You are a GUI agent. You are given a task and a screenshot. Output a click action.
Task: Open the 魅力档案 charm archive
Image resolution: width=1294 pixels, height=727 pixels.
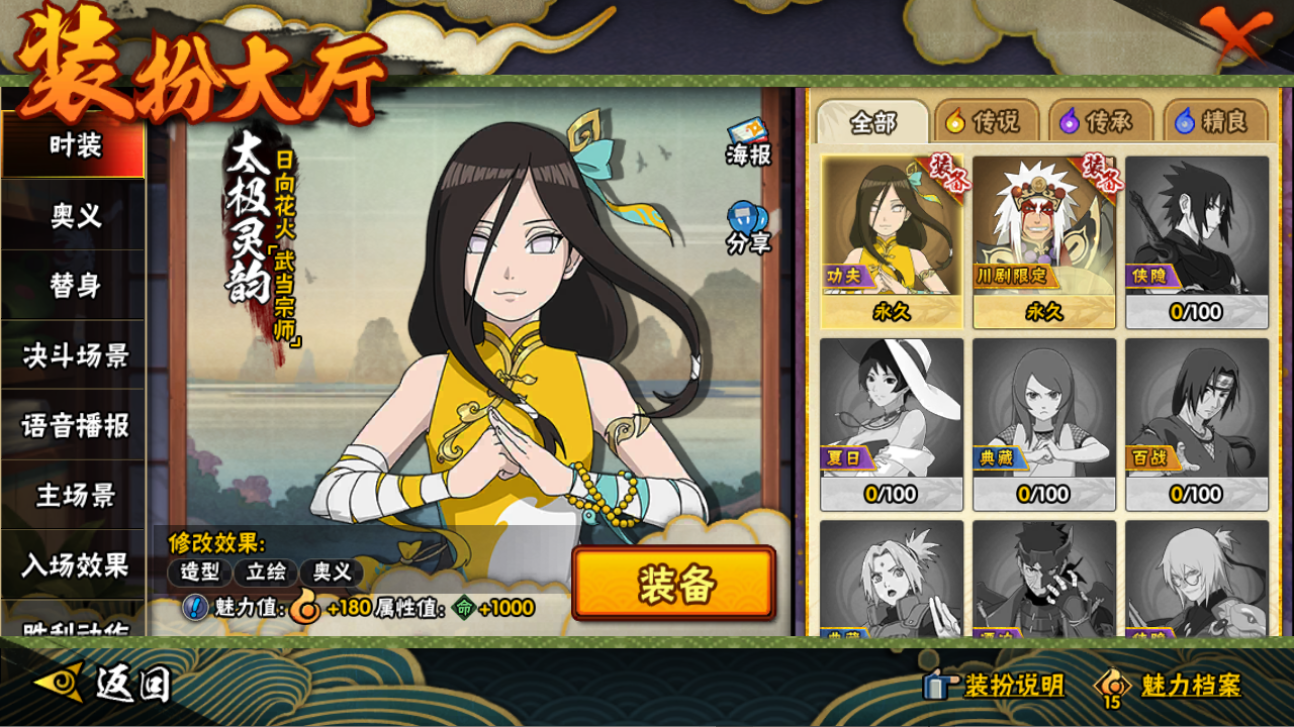[x=1168, y=686]
